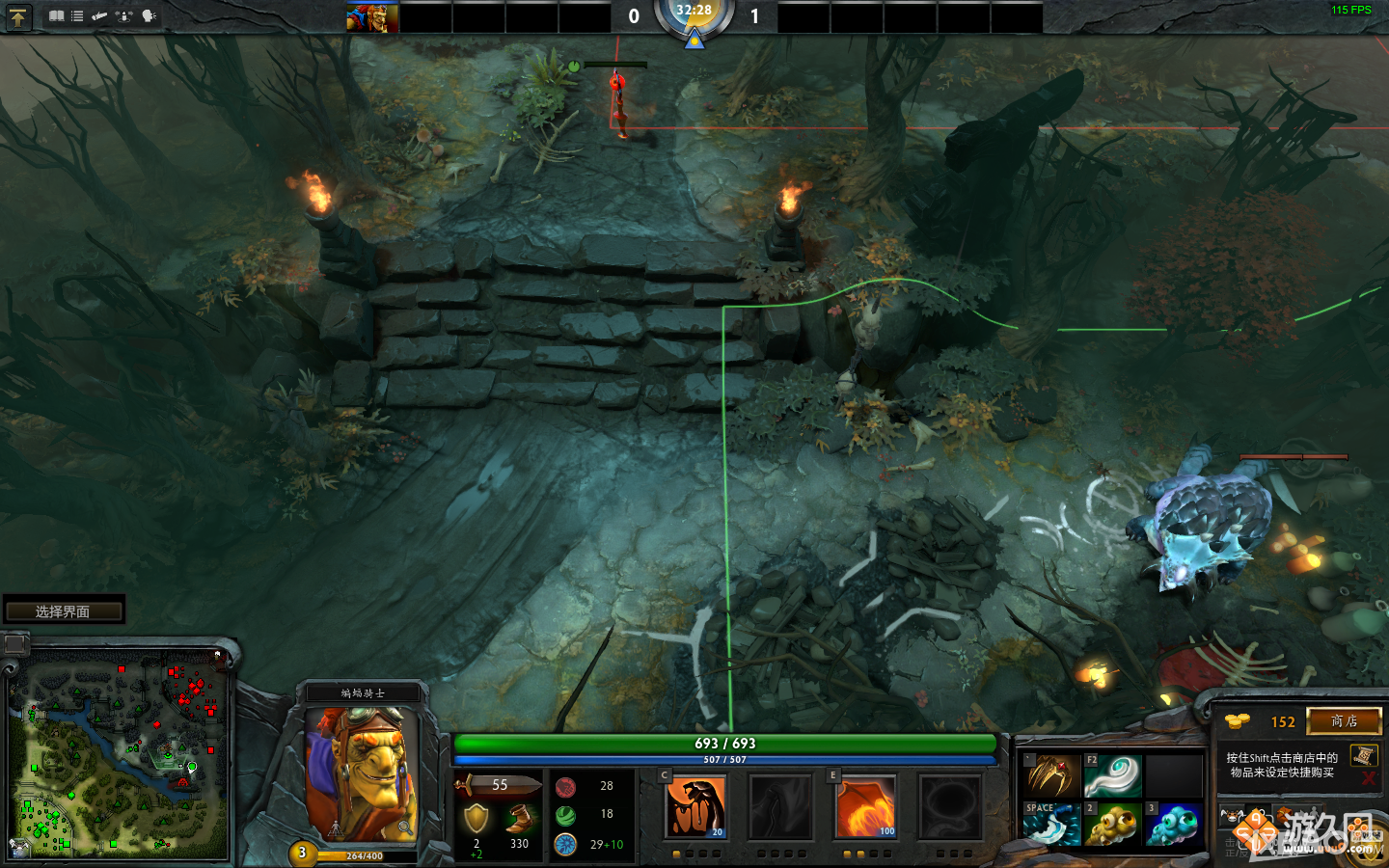Click the upgrade pip under Sticky Napalm
Image resolution: width=1389 pixels, height=868 pixels.
pos(676,853)
